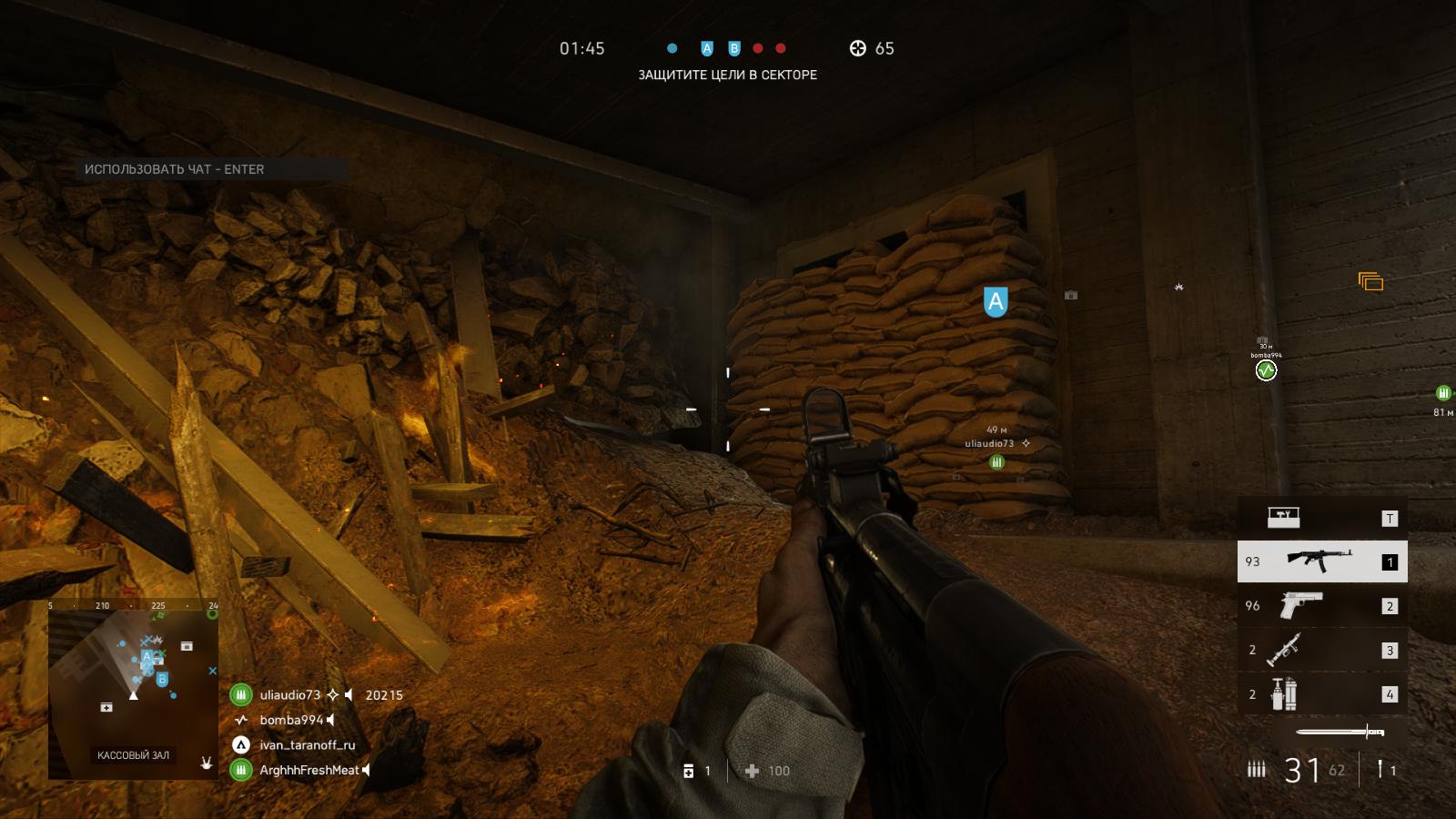Screen dimensions: 1456x819
Task: Click the chat prompt box
Action: pos(214,169)
